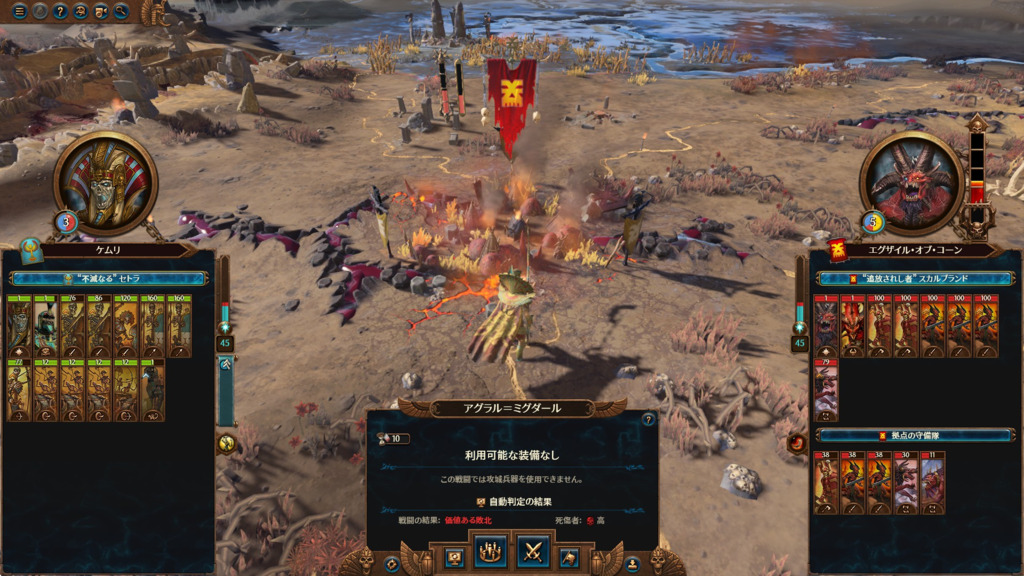The width and height of the screenshot is (1024, 576).
Task: Open the question mark help button in top bar
Action: click(x=60, y=12)
